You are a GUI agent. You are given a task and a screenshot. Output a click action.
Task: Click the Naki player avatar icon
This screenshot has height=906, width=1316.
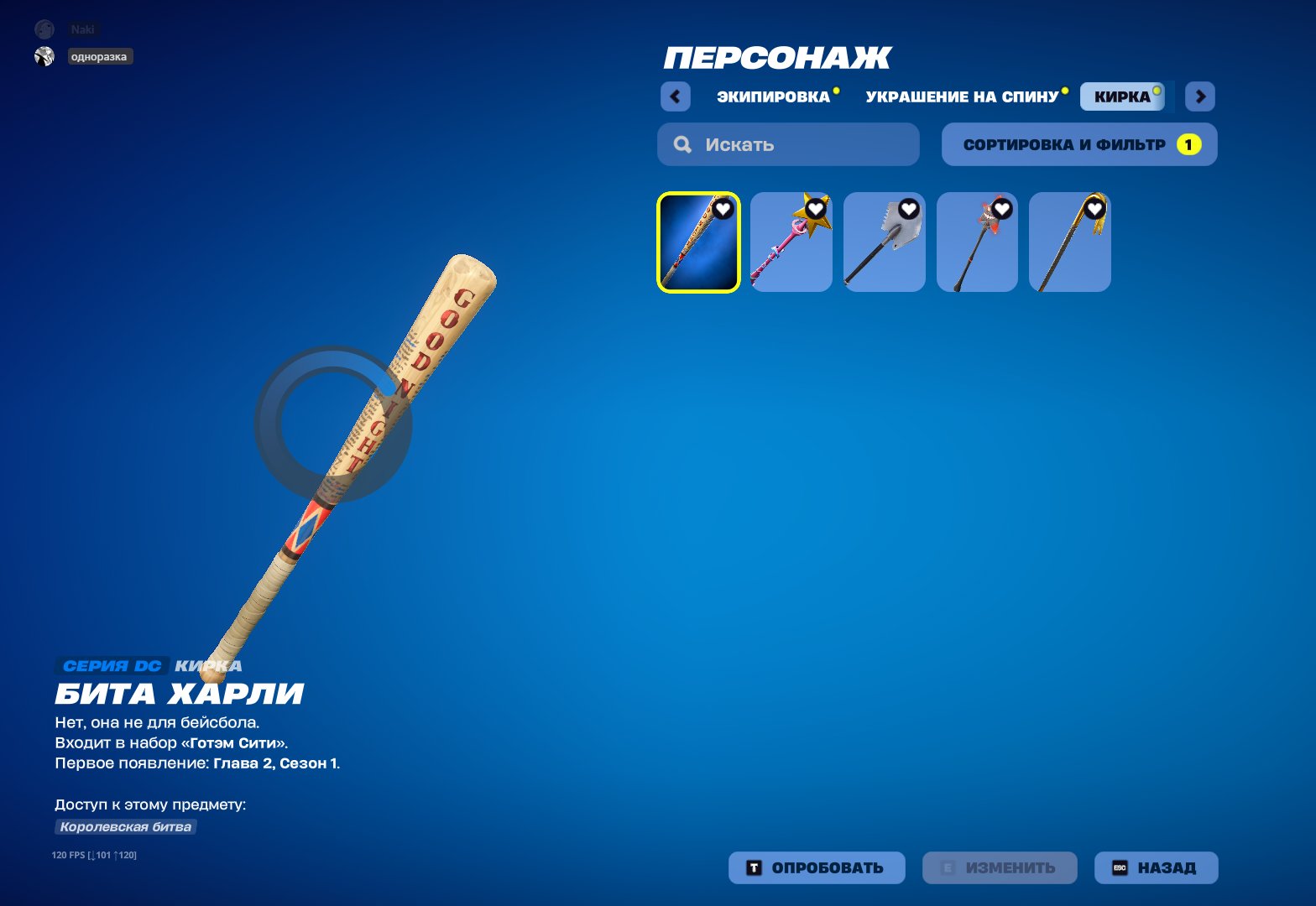click(x=44, y=28)
